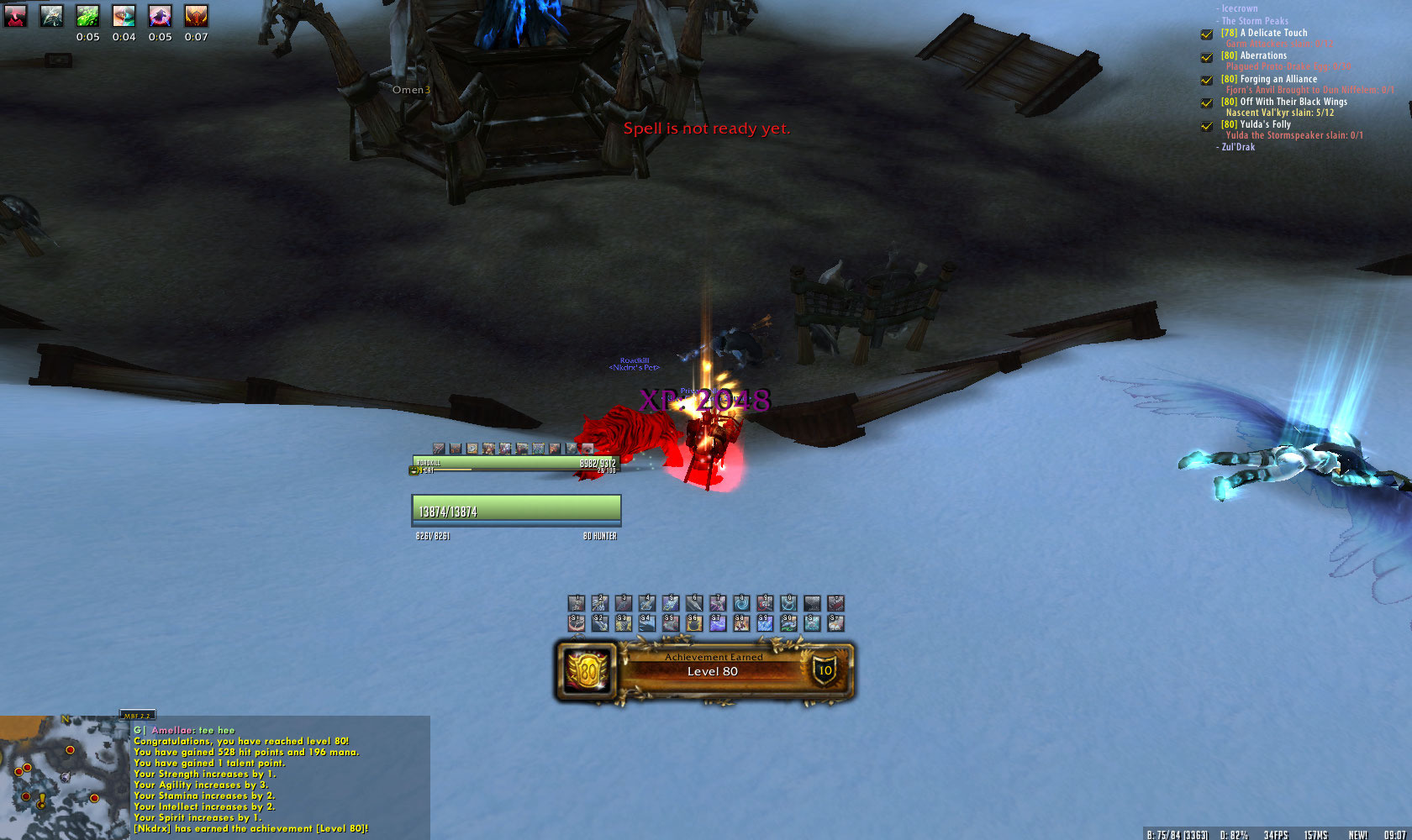This screenshot has height=840, width=1412.
Task: Activate the S6 fiery ring ability
Action: [693, 622]
